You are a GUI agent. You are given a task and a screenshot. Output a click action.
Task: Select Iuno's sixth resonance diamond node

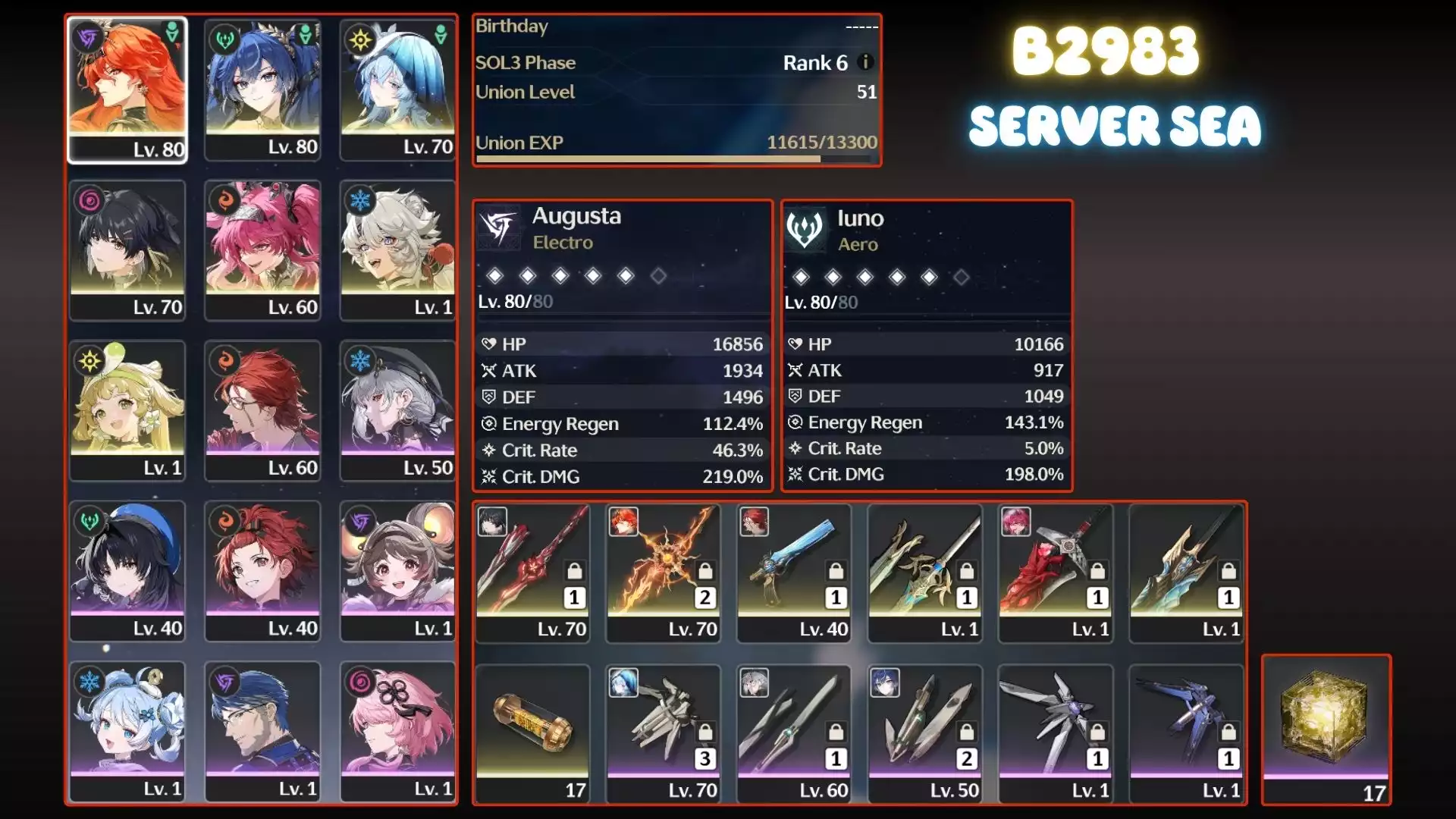tap(962, 277)
